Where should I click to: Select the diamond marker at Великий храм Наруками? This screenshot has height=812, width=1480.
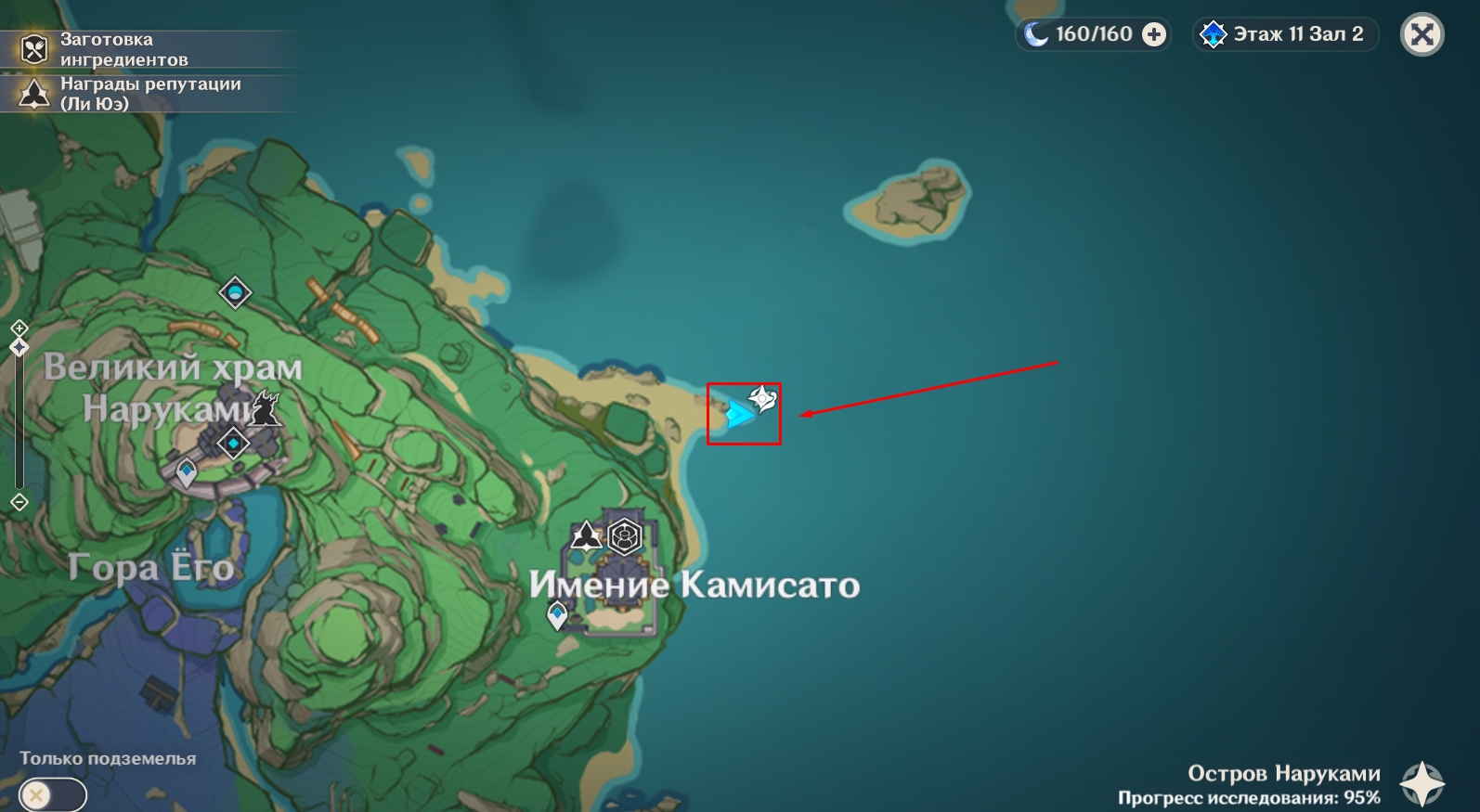pyautogui.click(x=233, y=444)
